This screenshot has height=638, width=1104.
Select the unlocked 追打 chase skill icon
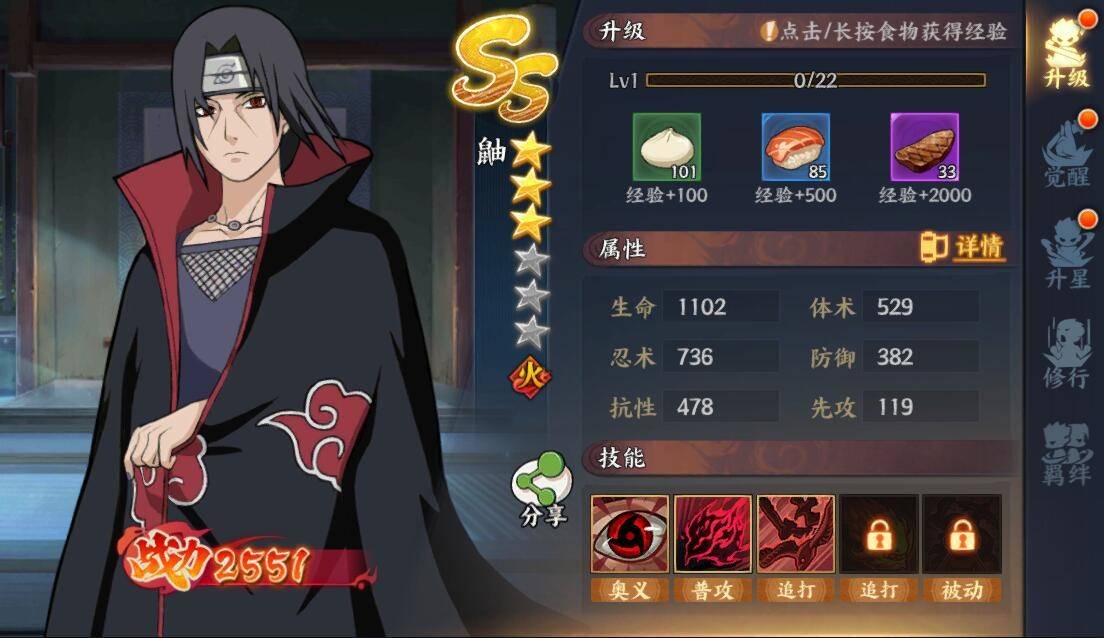[796, 534]
